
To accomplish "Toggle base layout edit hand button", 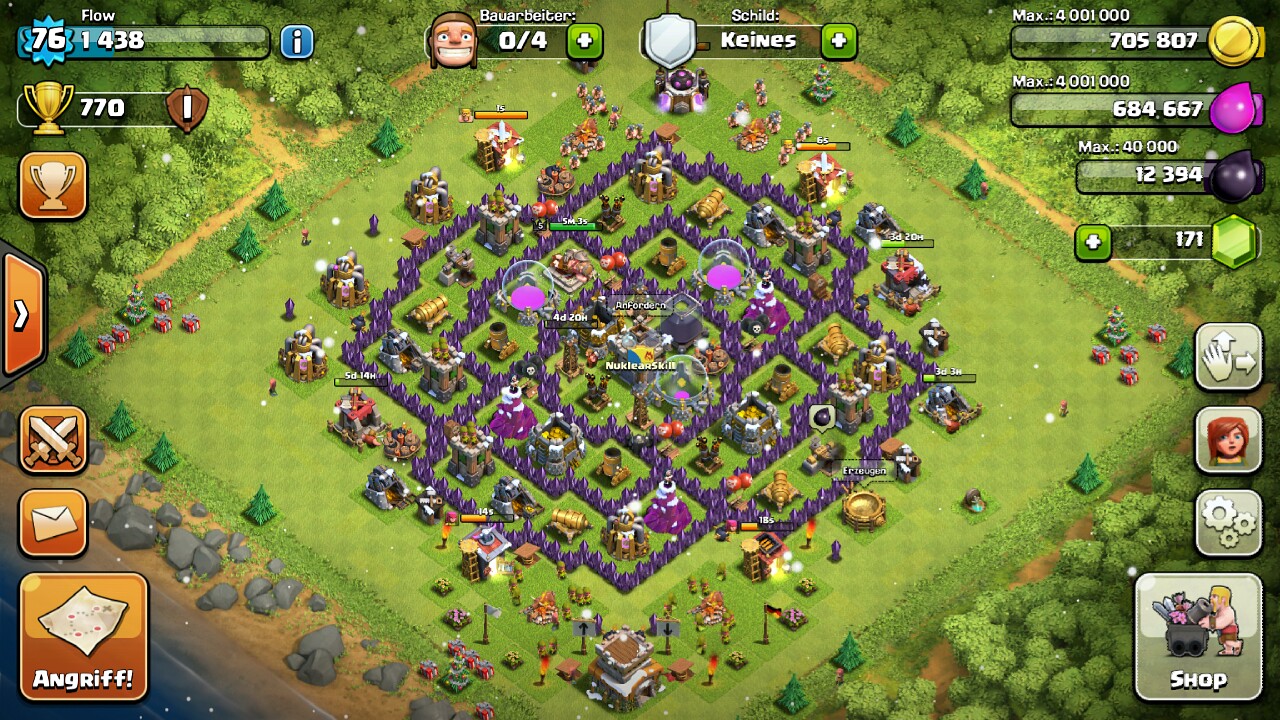I will pos(1229,357).
